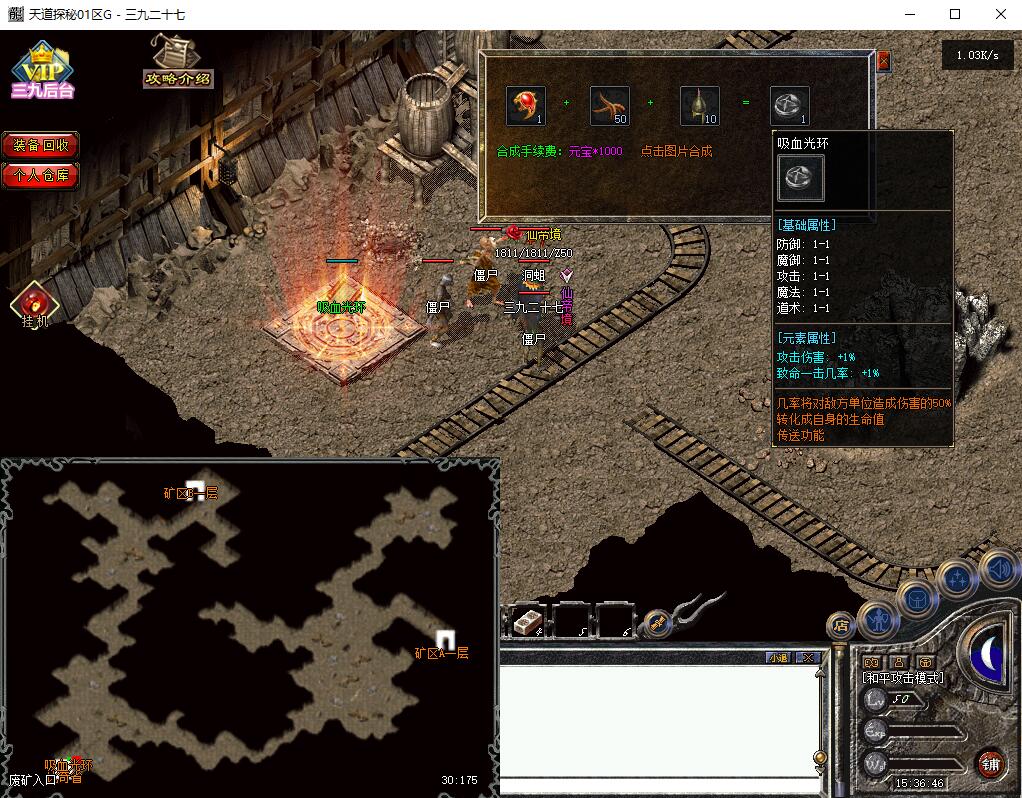Select the red gem ingredient slot
Screen dimensions: 1022x798
(525, 106)
